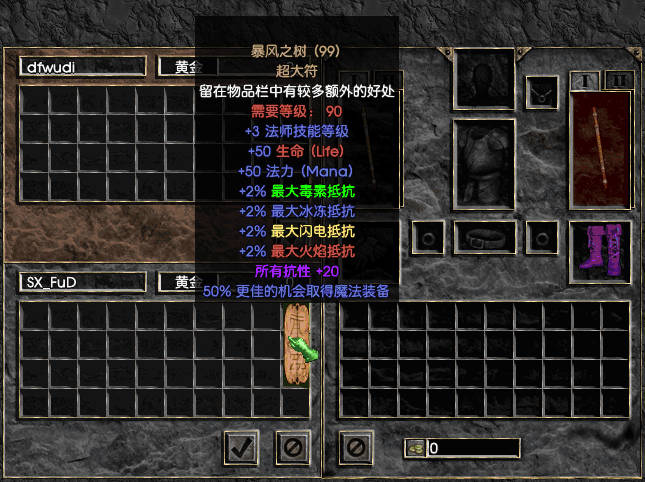This screenshot has height=482, width=645.
Task: Accept the trade with the checkmark button
Action: coord(240,447)
